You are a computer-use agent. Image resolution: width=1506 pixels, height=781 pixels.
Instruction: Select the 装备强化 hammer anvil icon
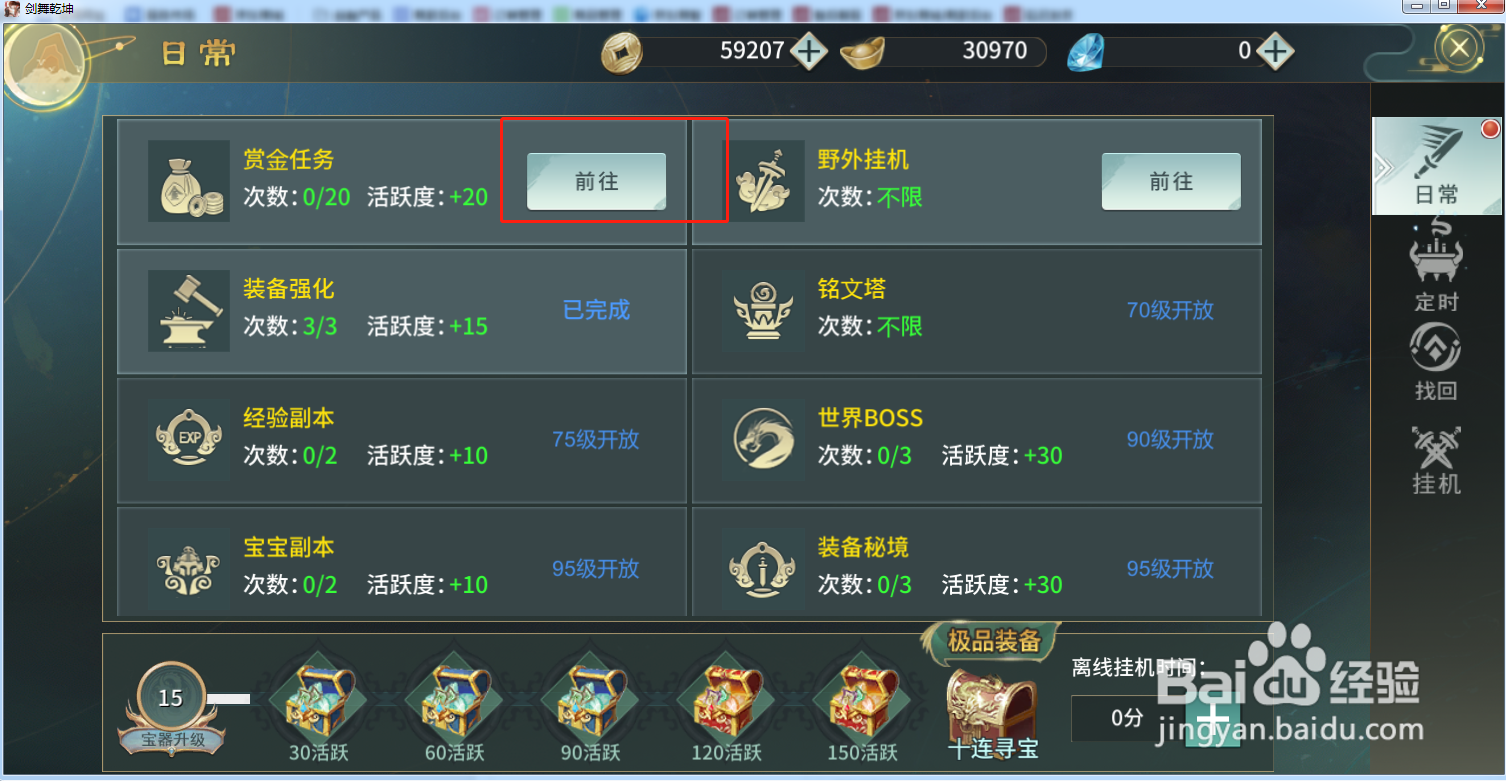pyautogui.click(x=188, y=310)
